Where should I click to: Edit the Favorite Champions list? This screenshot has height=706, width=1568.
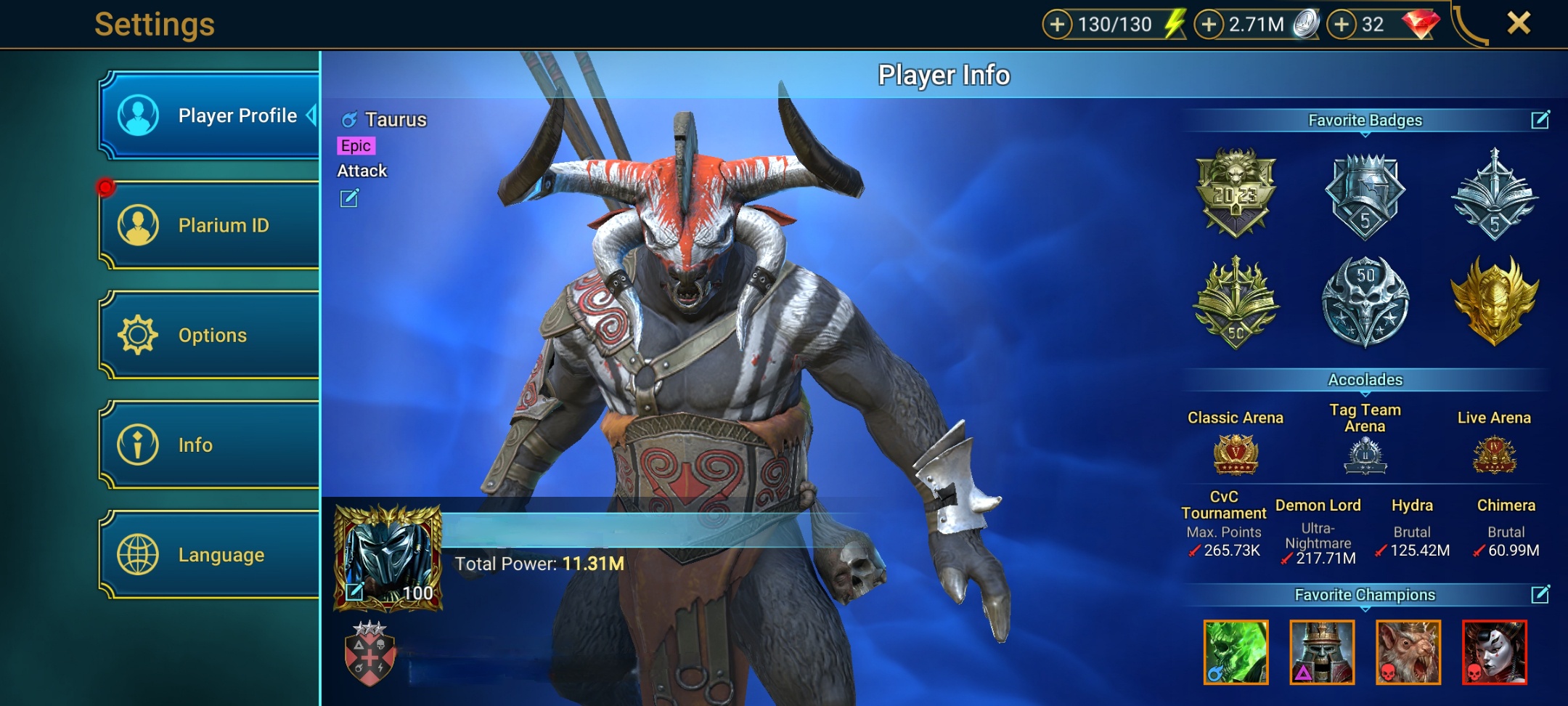coord(1540,595)
